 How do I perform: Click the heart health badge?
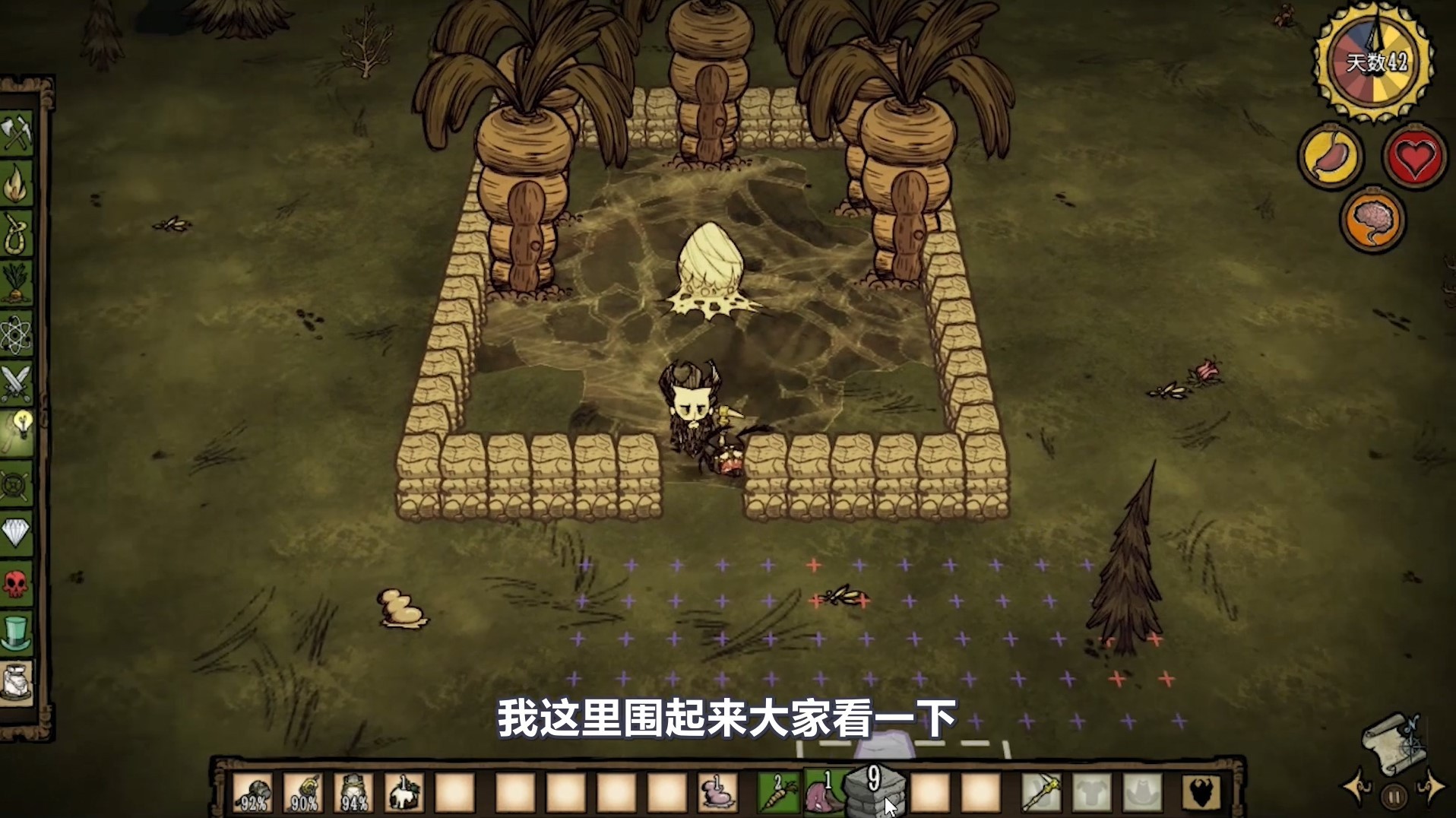1413,157
